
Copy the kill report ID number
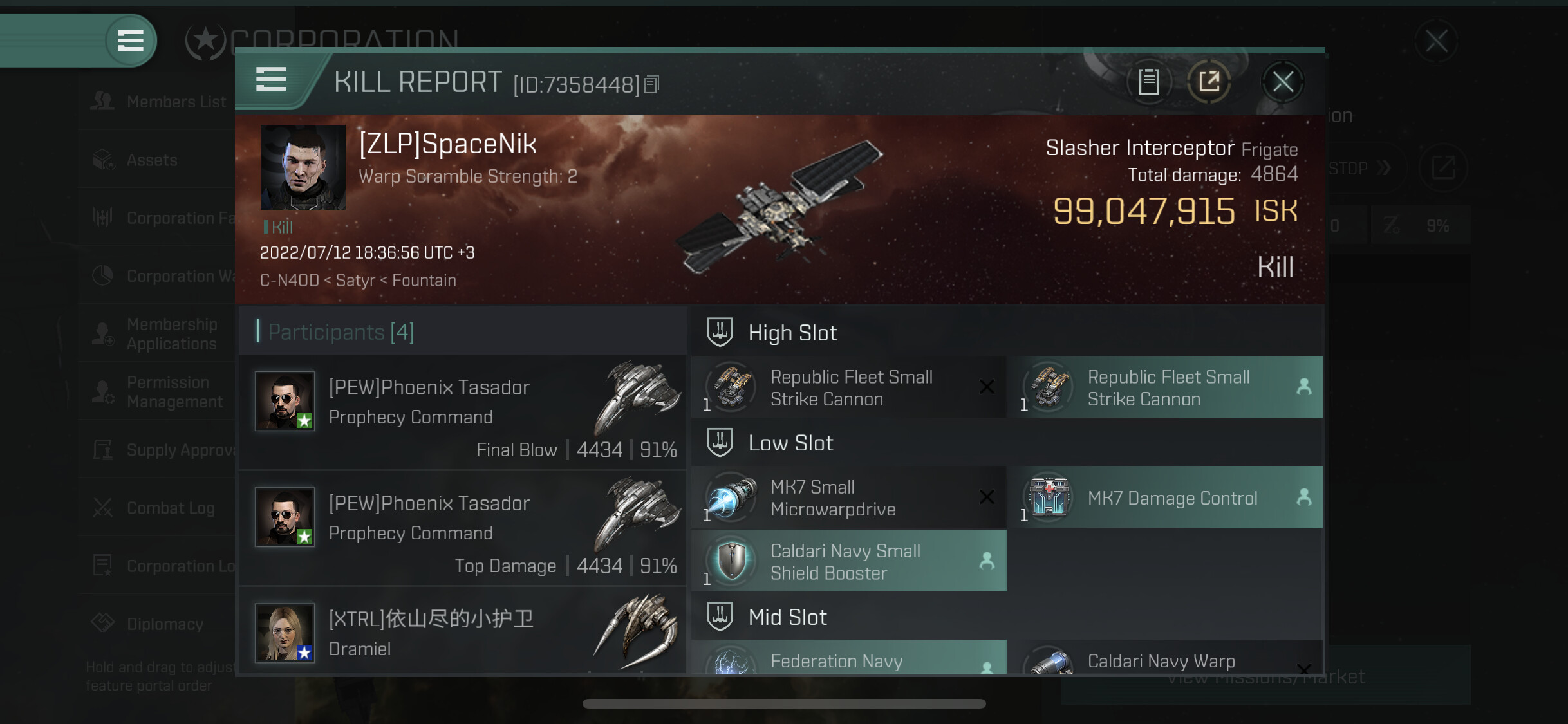point(651,84)
